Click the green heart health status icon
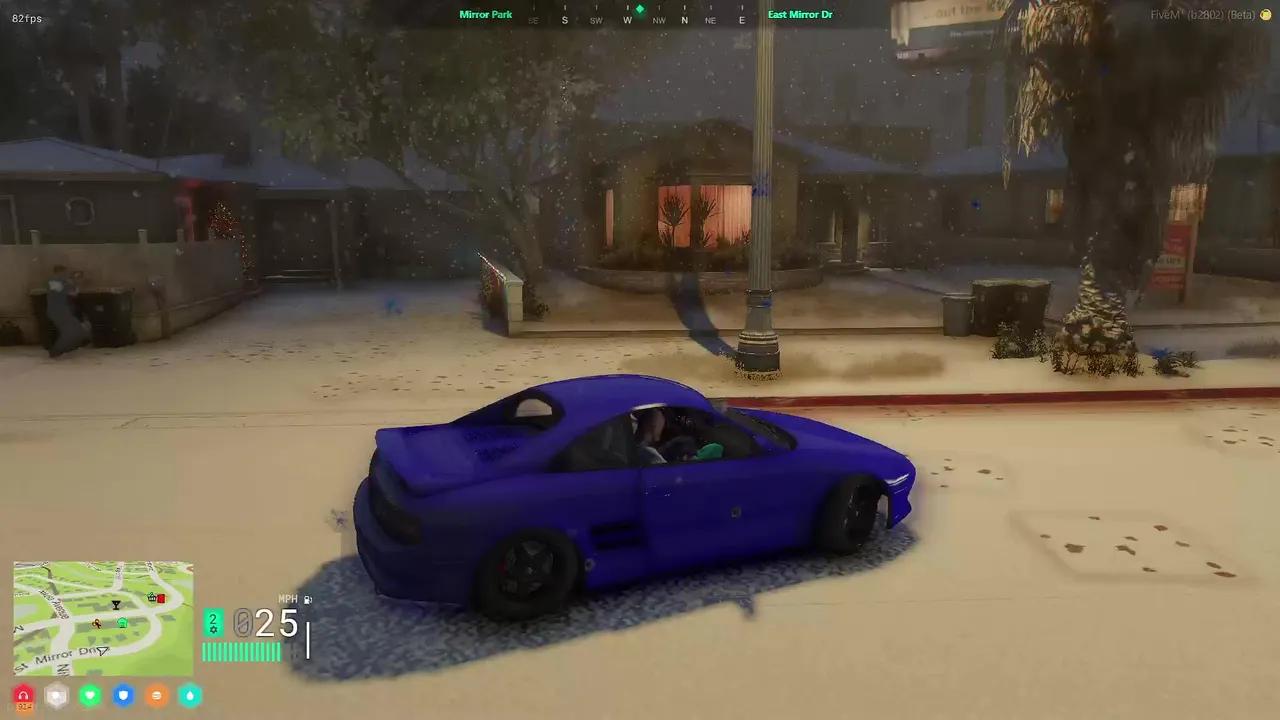1280x720 pixels. click(x=89, y=695)
